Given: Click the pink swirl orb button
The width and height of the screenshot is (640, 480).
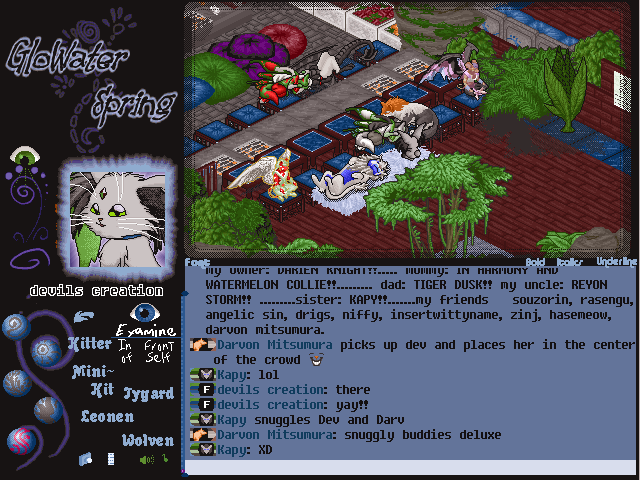Looking at the screenshot, I should click(23, 440).
